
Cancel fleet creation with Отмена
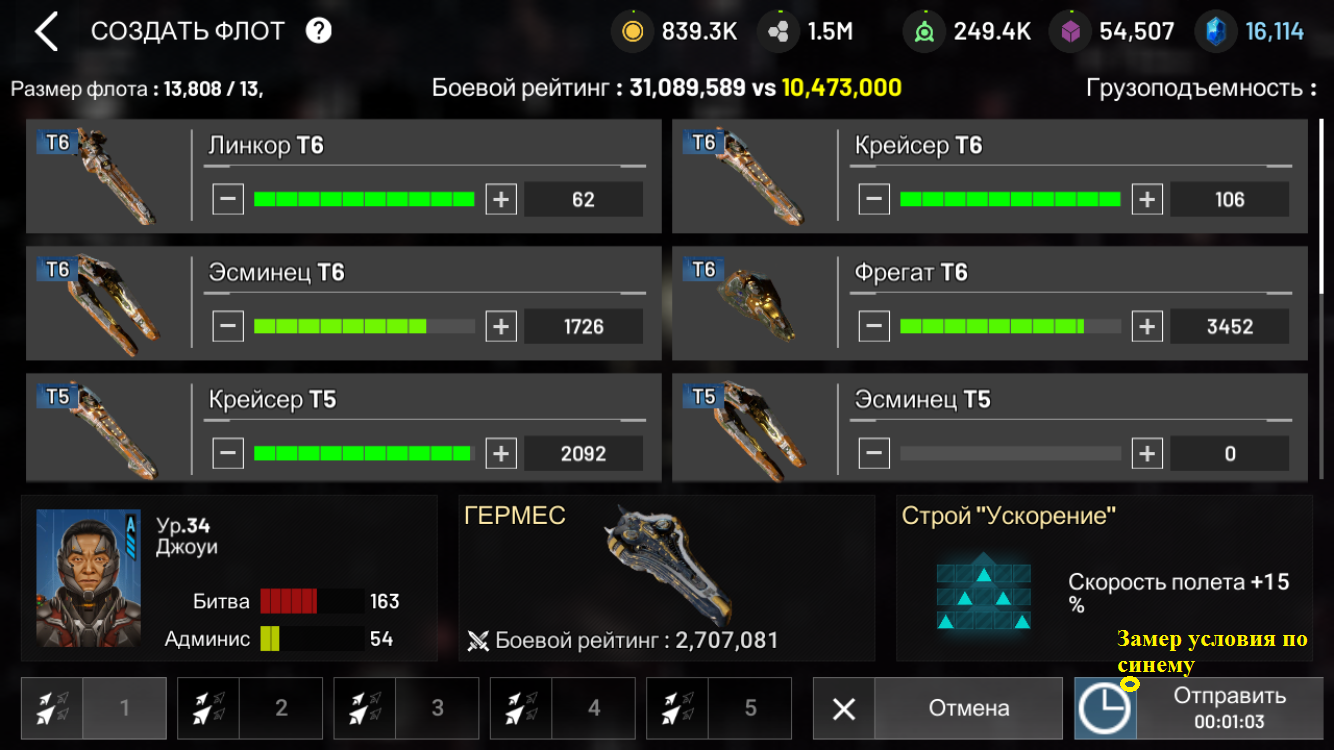(x=937, y=708)
